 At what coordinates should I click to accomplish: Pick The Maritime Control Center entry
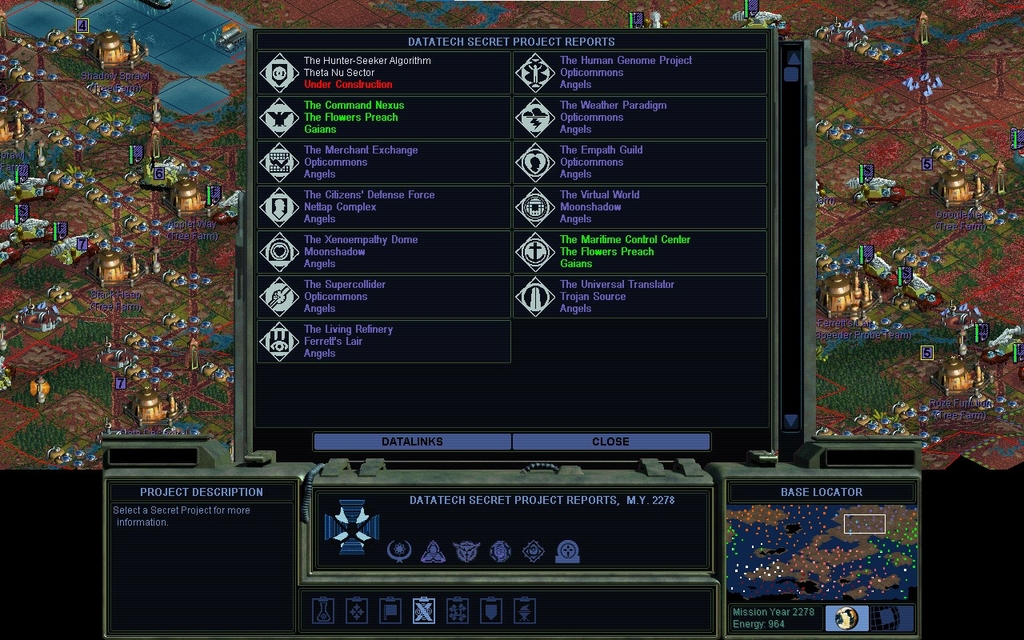pyautogui.click(x=640, y=252)
